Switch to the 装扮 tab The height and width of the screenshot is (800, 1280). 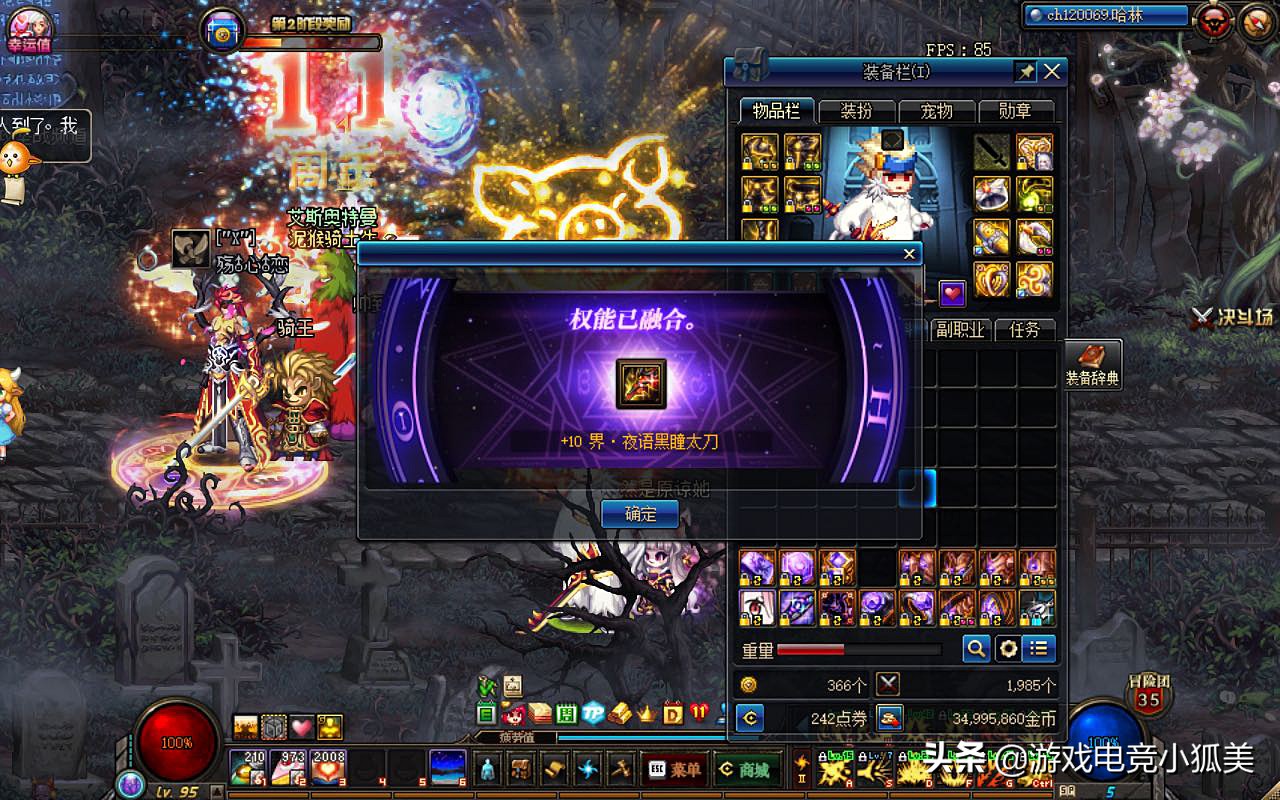click(x=856, y=112)
